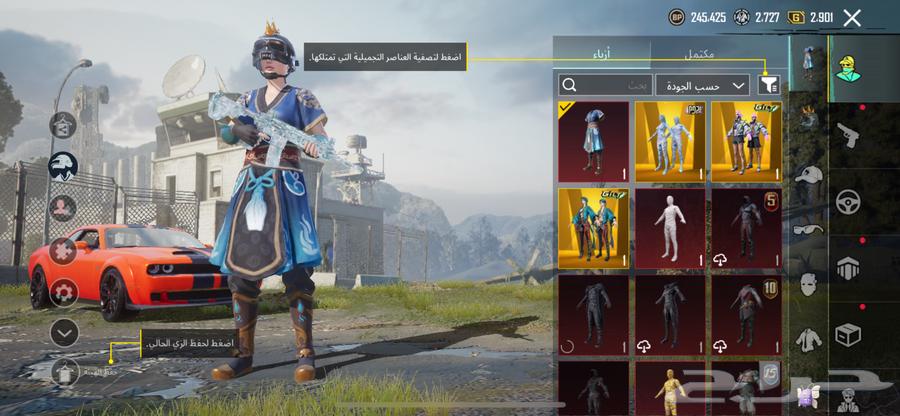Open the vehicles category with steering wheel icon
900x416 pixels.
[x=847, y=200]
